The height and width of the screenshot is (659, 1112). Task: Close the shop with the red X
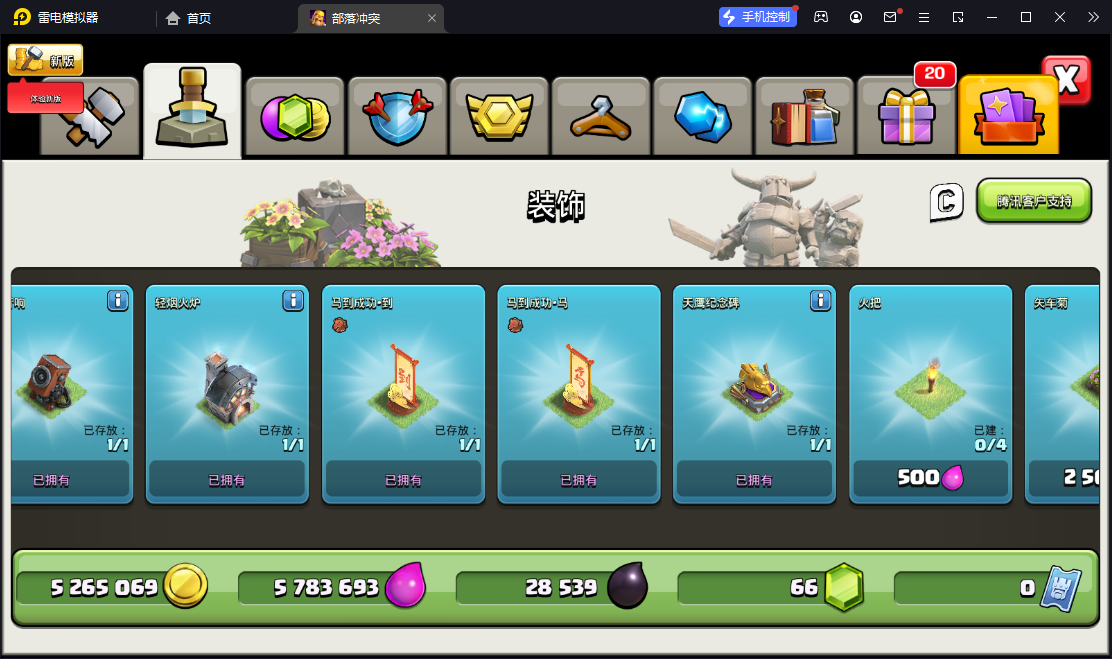click(x=1066, y=81)
